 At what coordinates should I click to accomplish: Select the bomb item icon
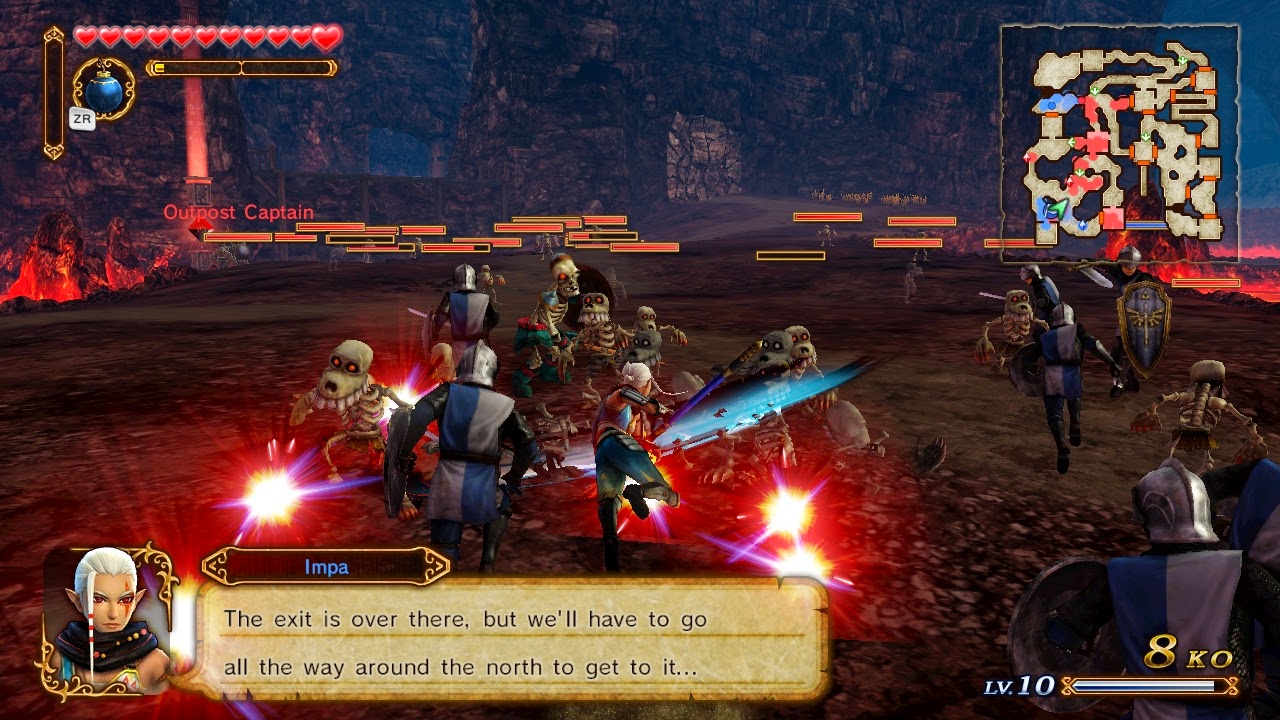pos(104,90)
